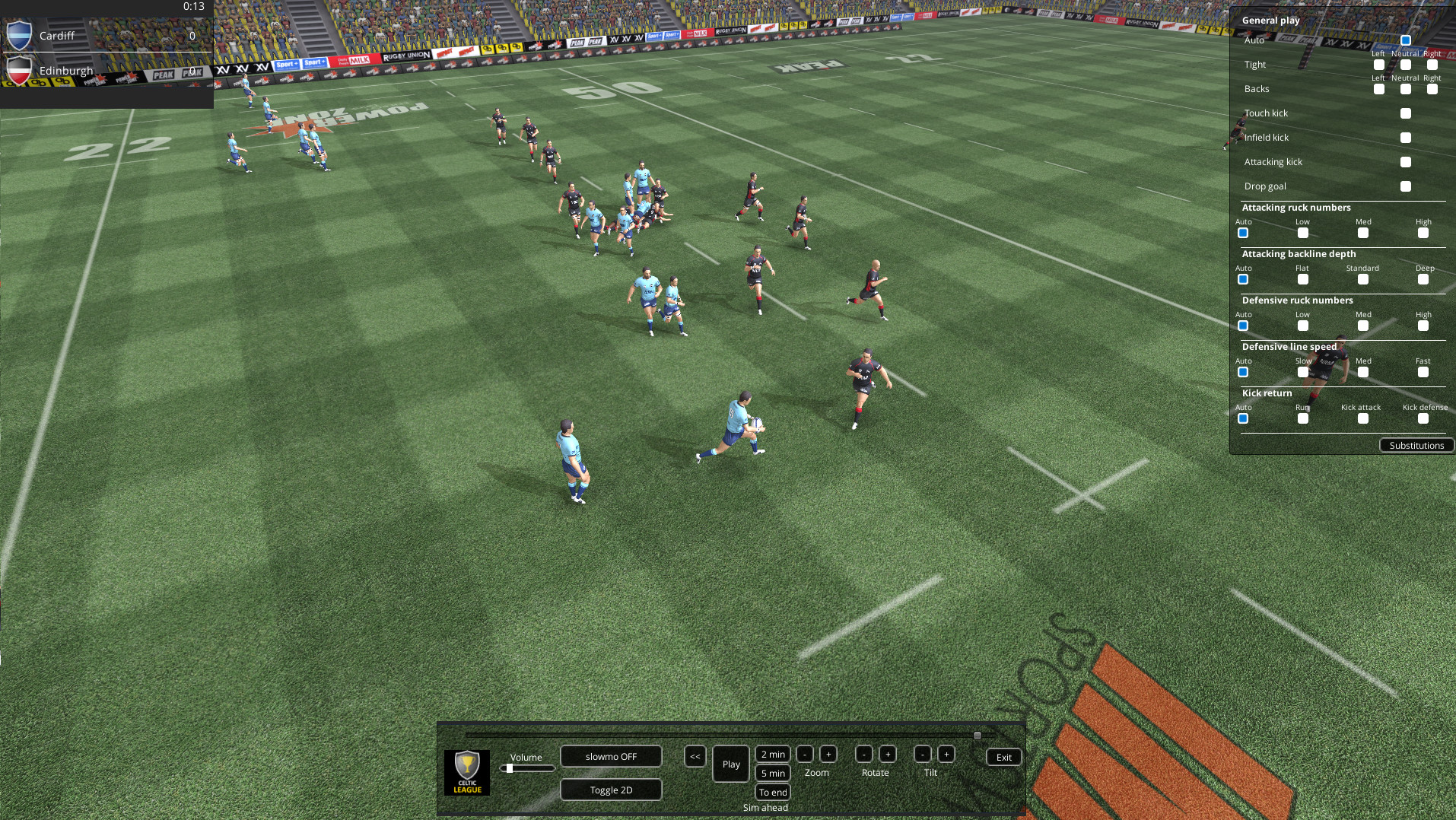Image resolution: width=1456 pixels, height=820 pixels.
Task: Sim ahead to the end of the match
Action: coord(771,792)
